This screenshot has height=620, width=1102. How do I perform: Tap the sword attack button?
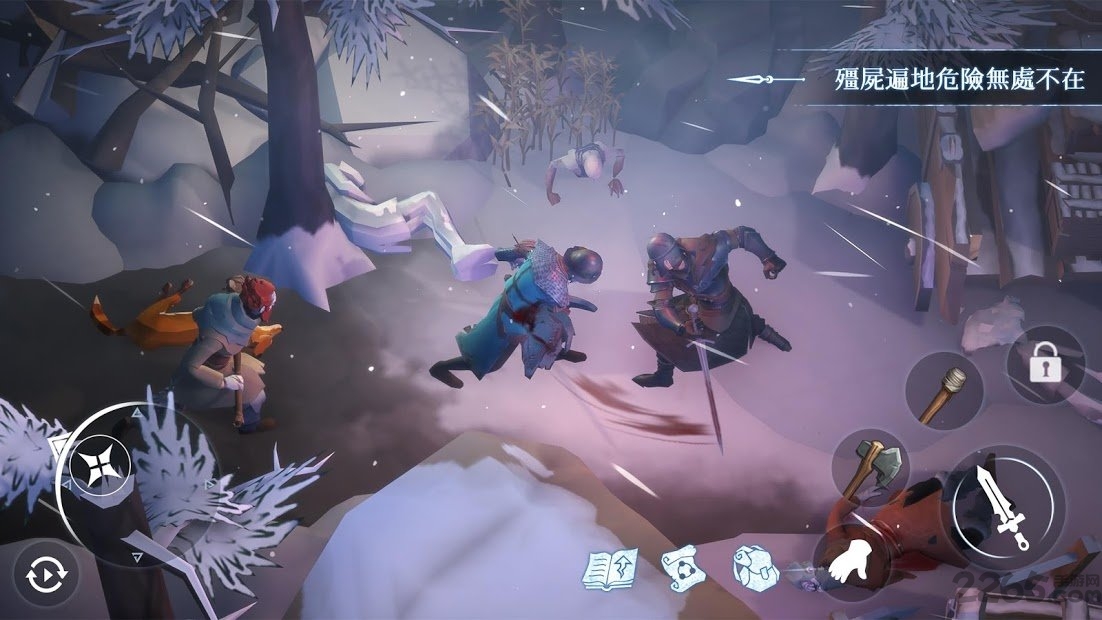[x=1004, y=503]
